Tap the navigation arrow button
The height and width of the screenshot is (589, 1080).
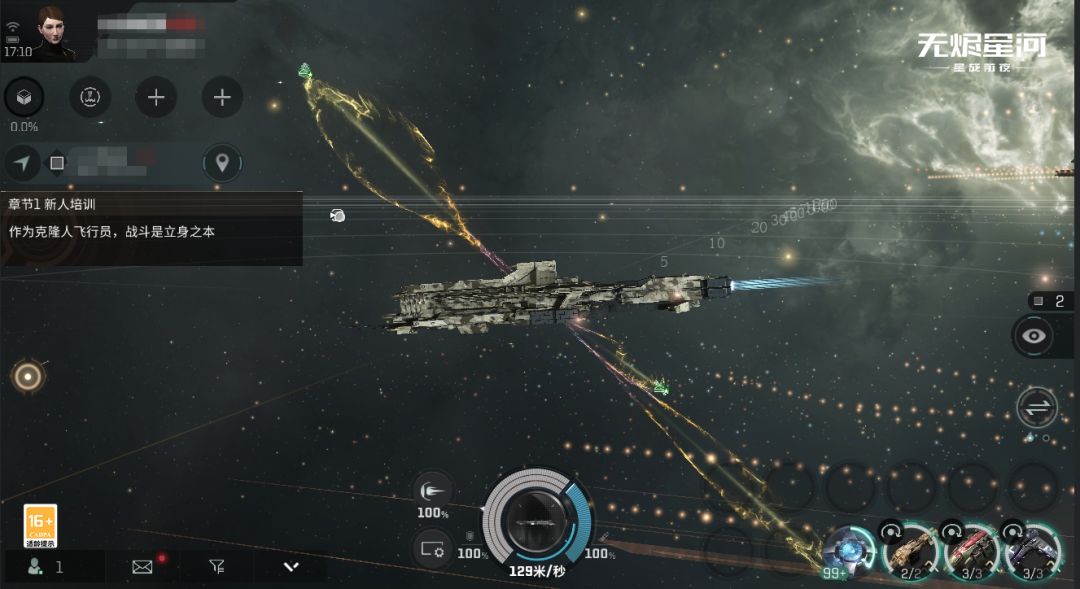coord(22,162)
